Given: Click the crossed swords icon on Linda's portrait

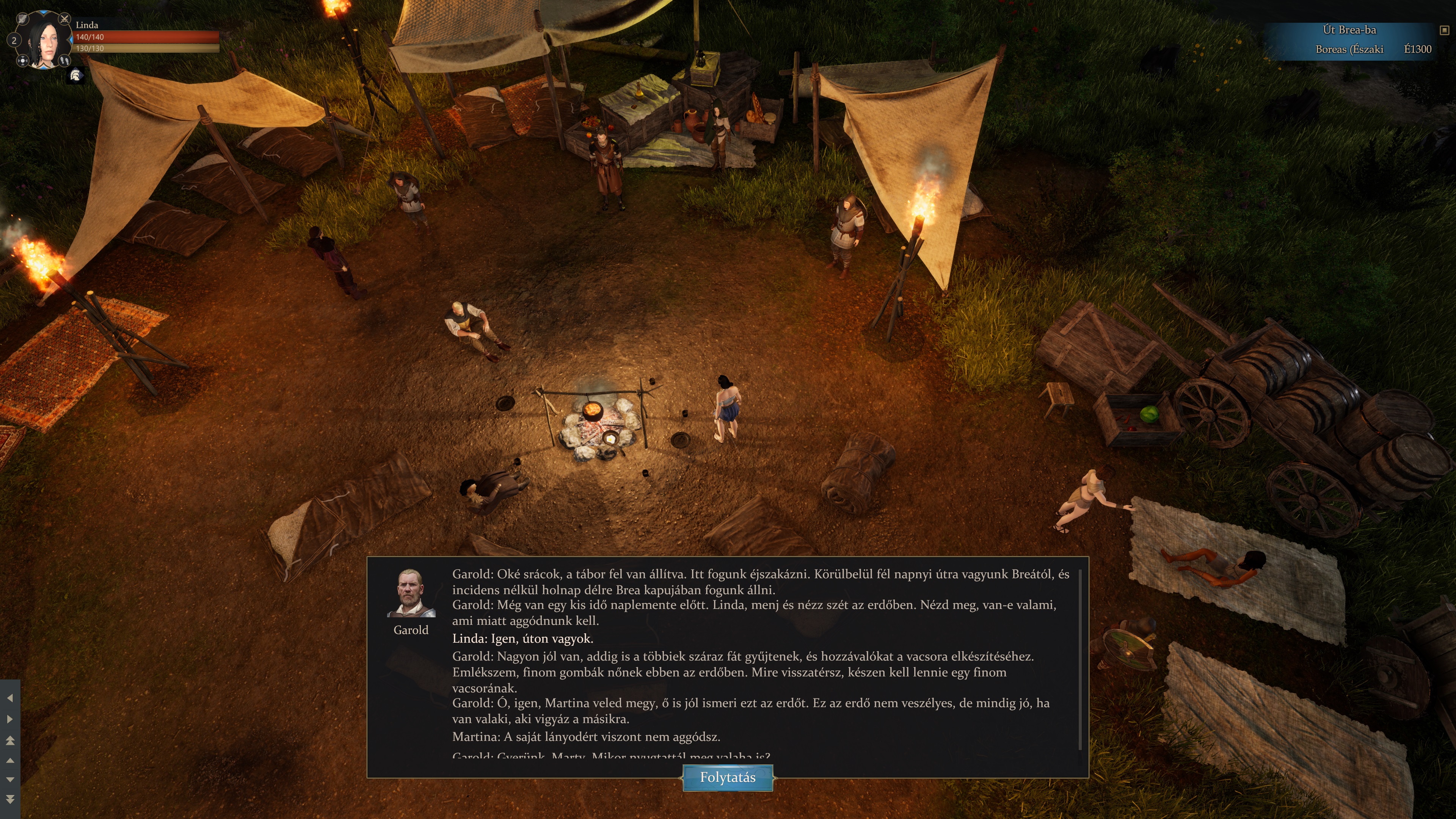Looking at the screenshot, I should point(64,19).
